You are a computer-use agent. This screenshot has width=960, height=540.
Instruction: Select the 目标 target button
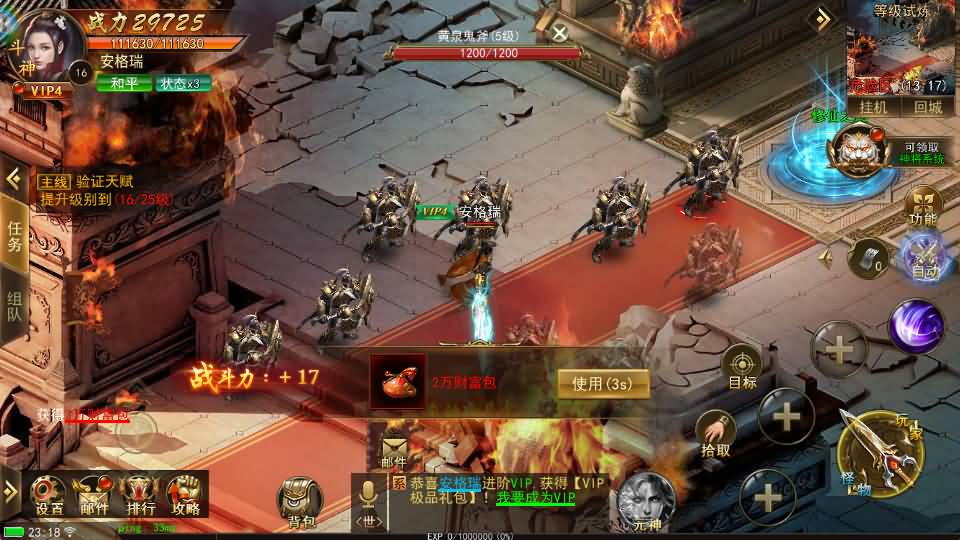(x=742, y=367)
